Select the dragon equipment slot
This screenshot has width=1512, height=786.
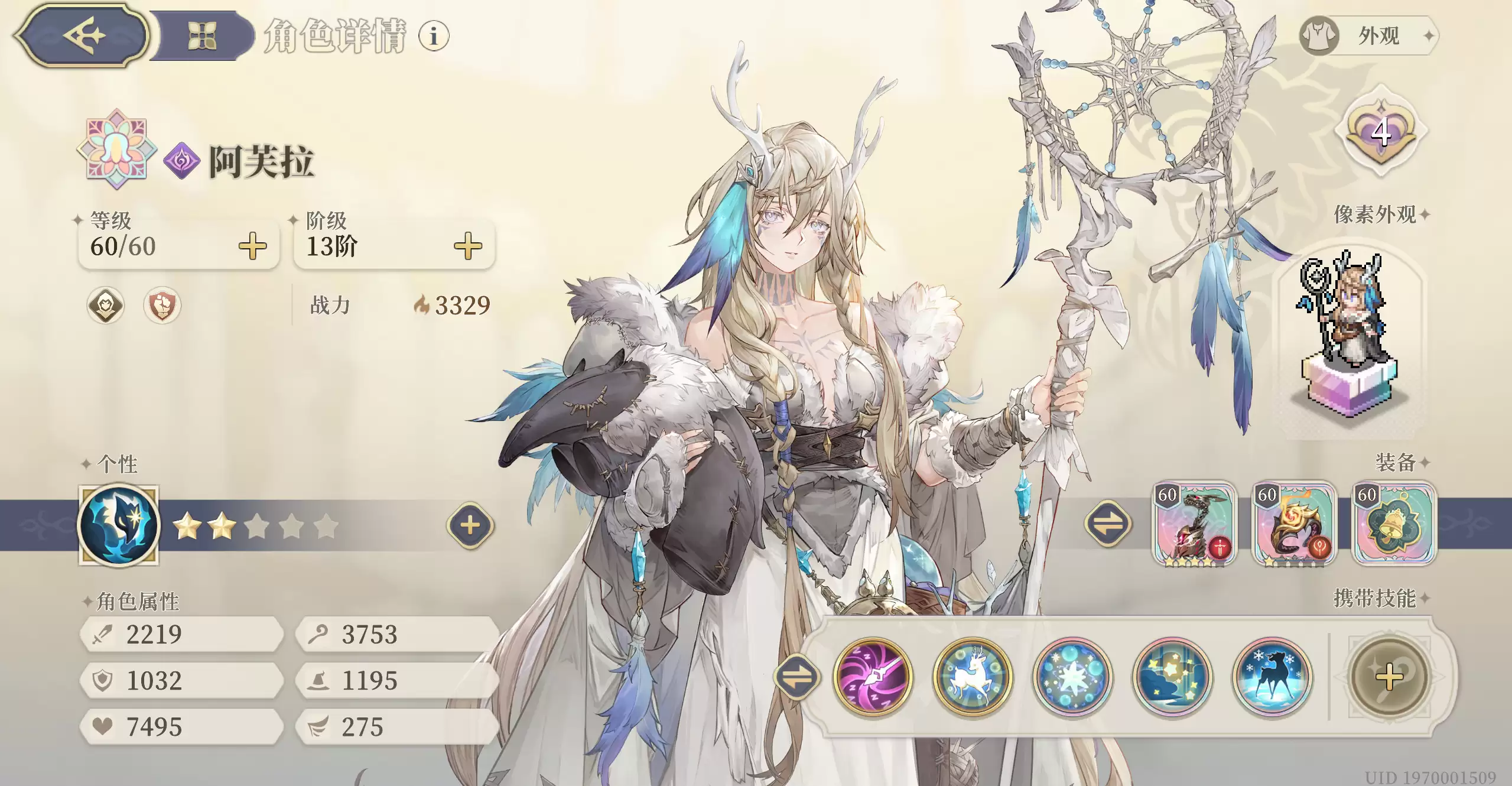coord(1194,524)
